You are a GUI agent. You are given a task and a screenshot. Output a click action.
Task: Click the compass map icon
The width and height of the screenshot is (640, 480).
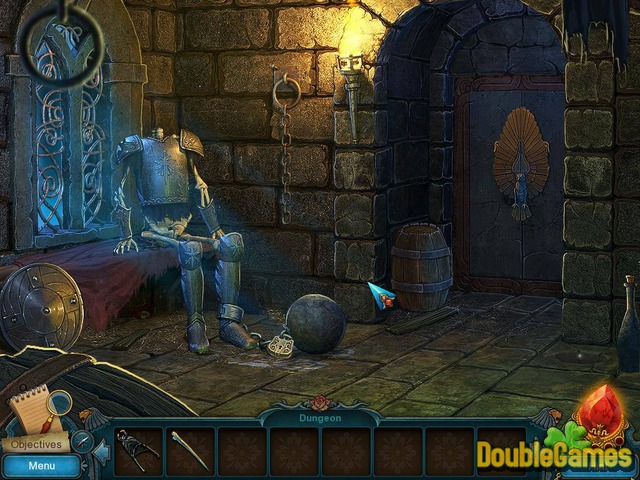[x=80, y=440]
